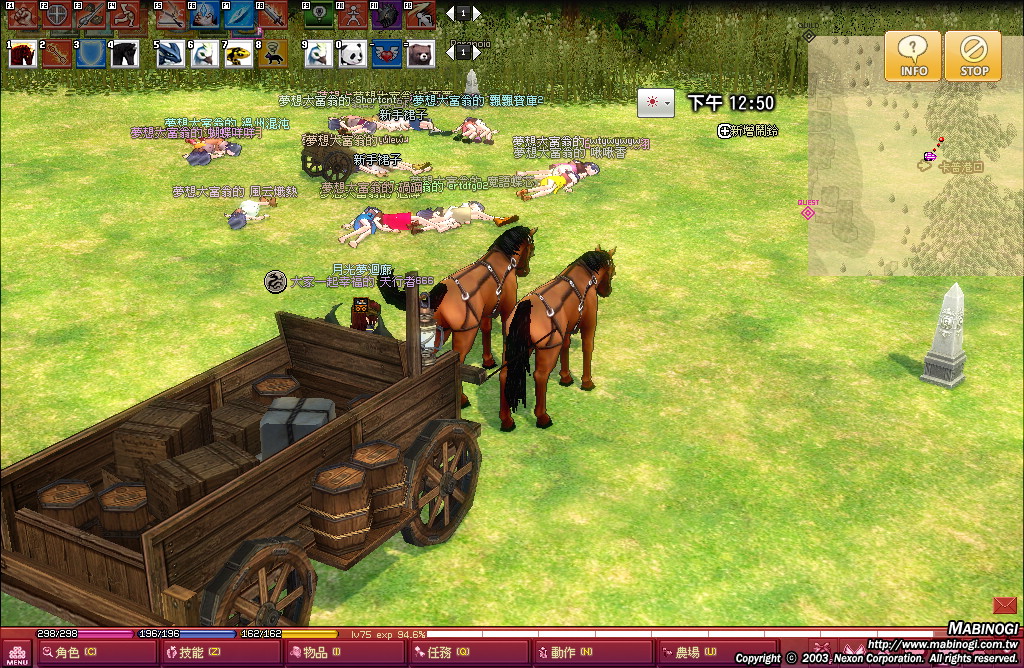Select the pink QUEST diamond marker
1024x668 pixels.
[x=808, y=212]
